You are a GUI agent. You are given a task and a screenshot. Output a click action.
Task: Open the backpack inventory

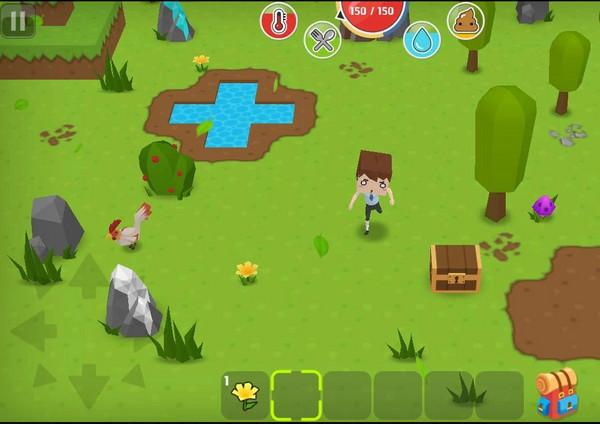click(556, 393)
